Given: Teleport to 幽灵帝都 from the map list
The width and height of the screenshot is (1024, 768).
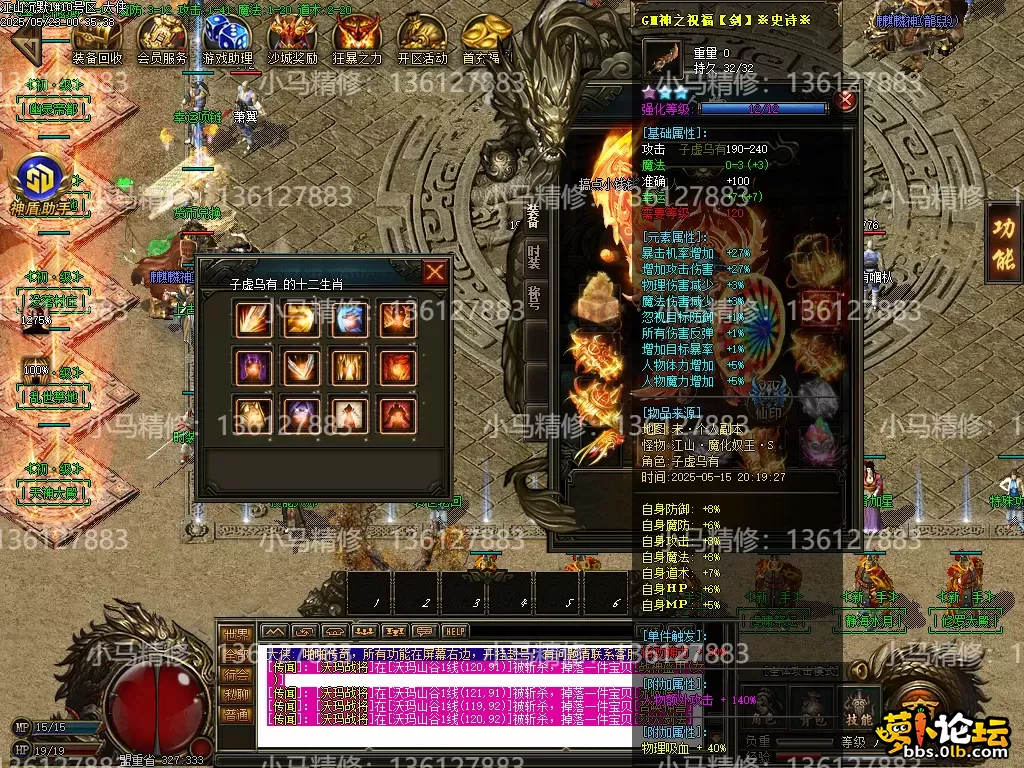Looking at the screenshot, I should pyautogui.click(x=52, y=108).
